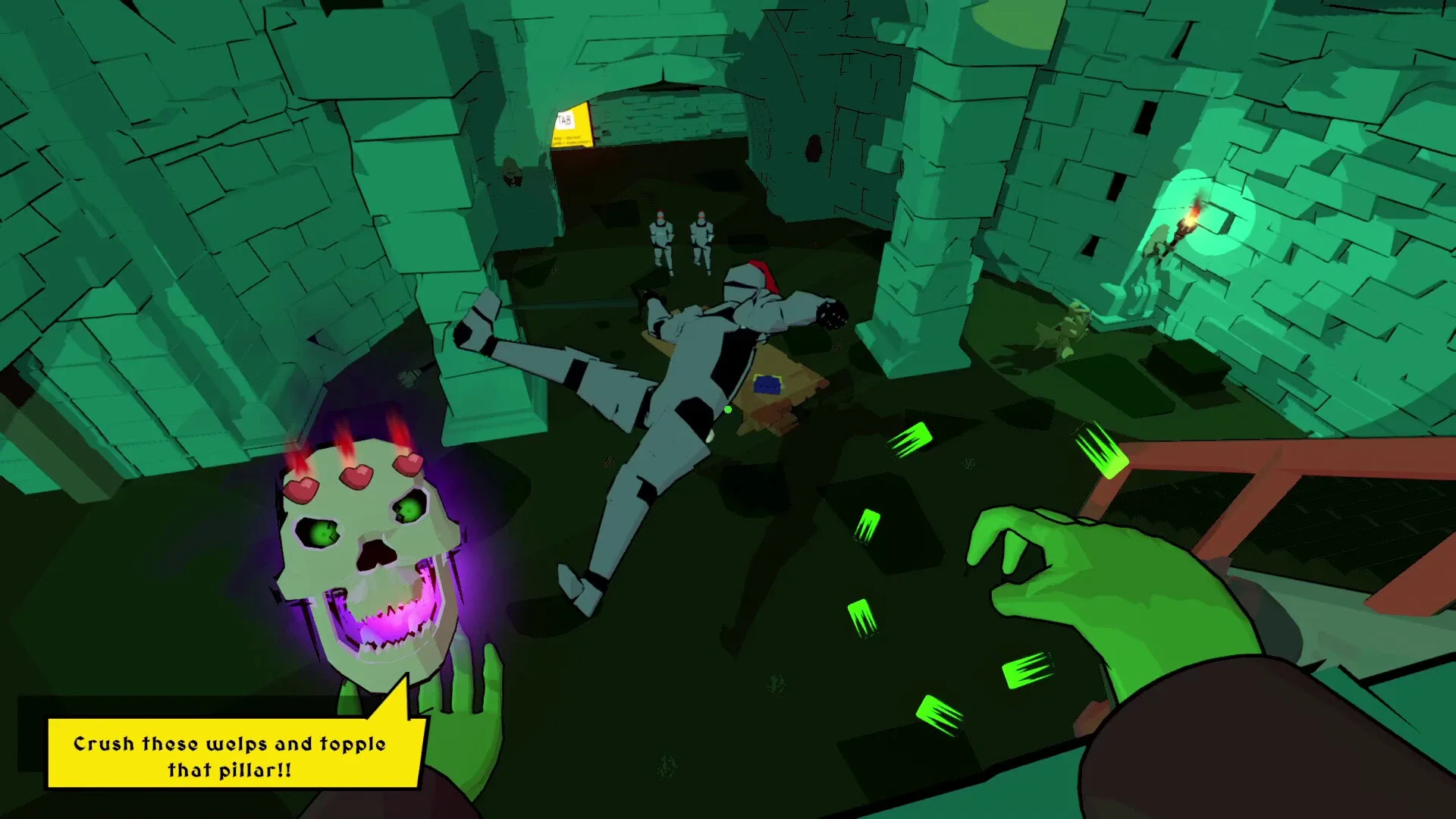Select the rightmost heart atop the skull
Viewport: 1456px width, 819px height.
(408, 464)
